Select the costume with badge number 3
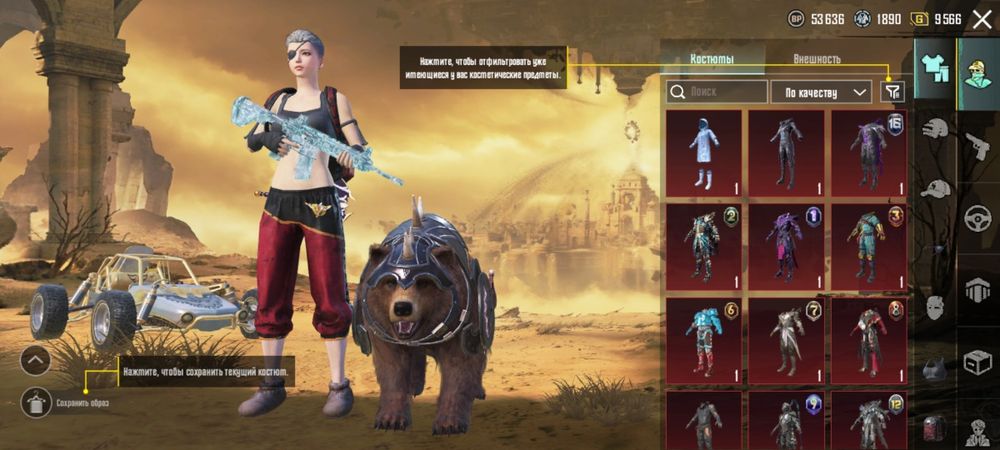Screen dimensions: 1000x450 tap(868, 246)
